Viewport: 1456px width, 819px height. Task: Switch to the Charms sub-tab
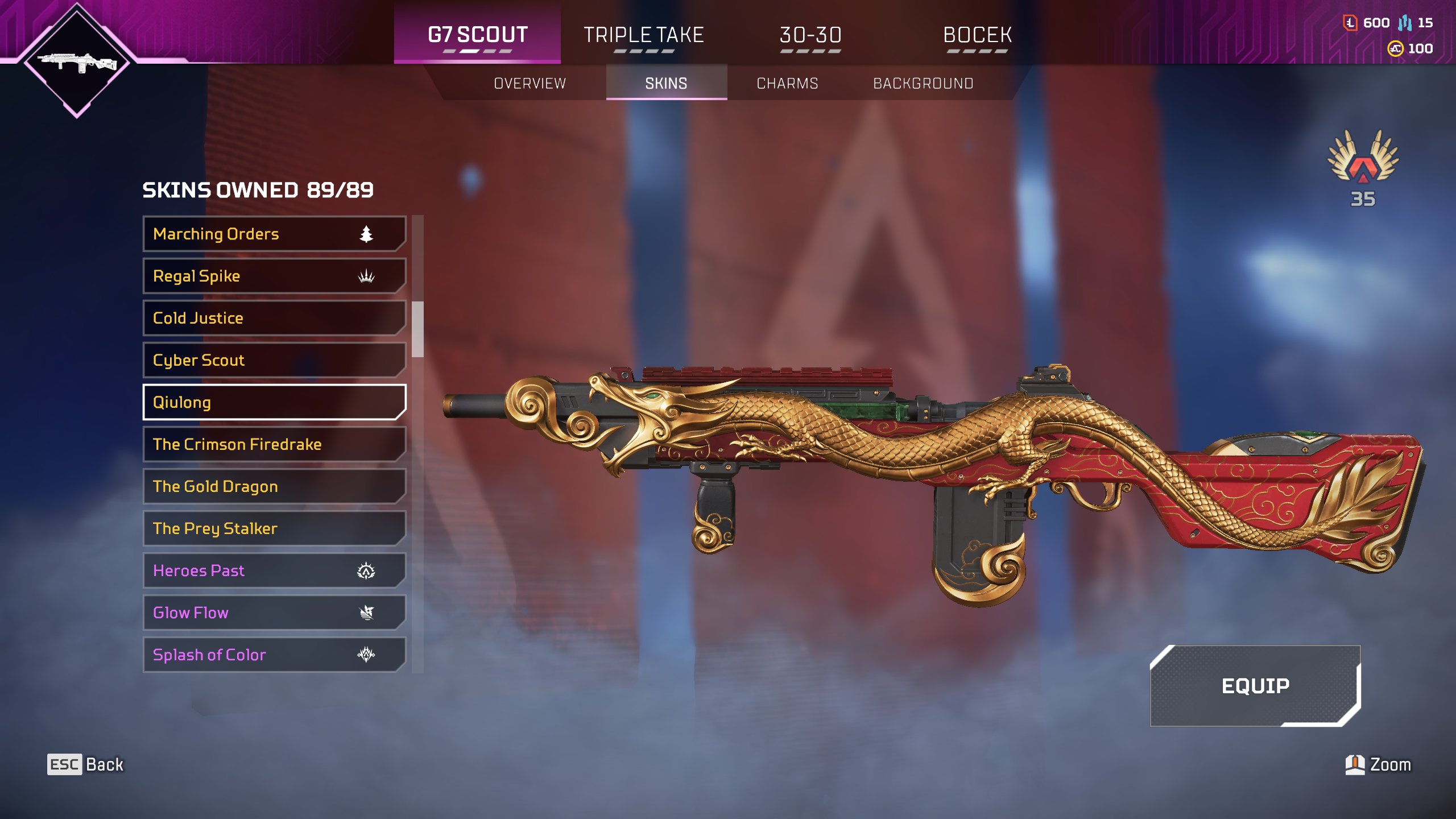787,84
